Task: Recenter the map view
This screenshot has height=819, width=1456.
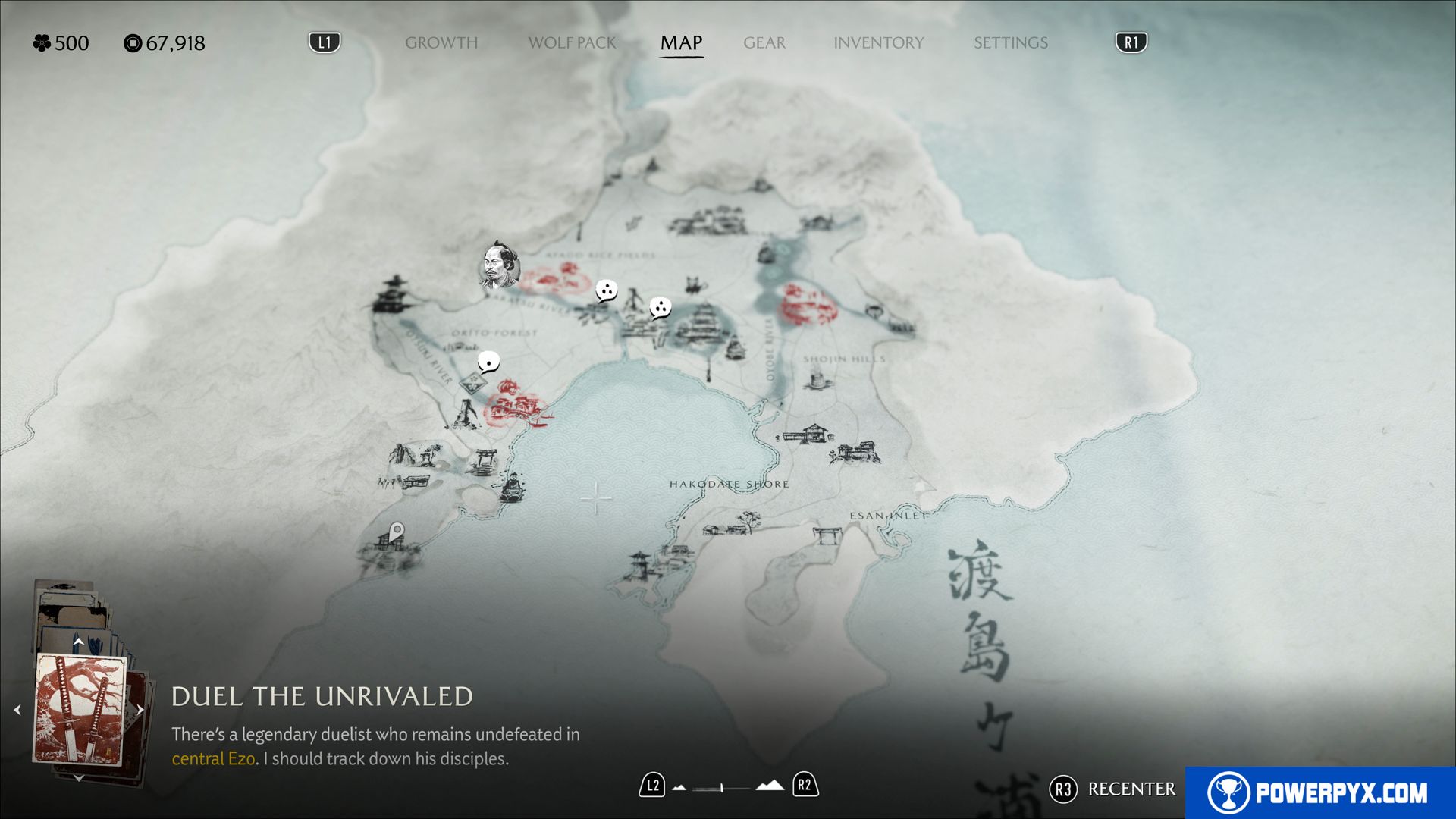Action: [1113, 789]
